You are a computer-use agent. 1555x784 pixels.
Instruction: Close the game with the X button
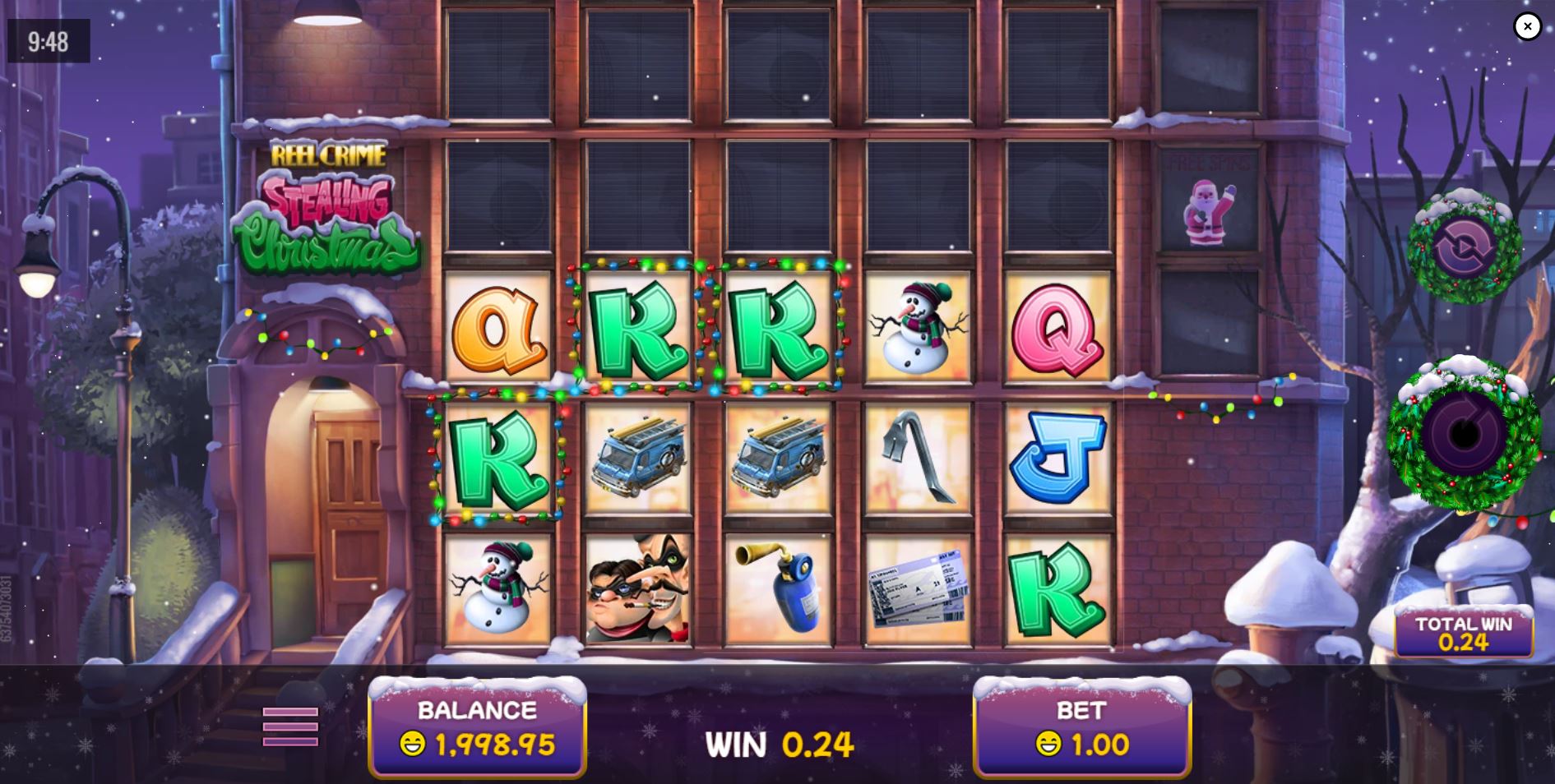click(1527, 26)
